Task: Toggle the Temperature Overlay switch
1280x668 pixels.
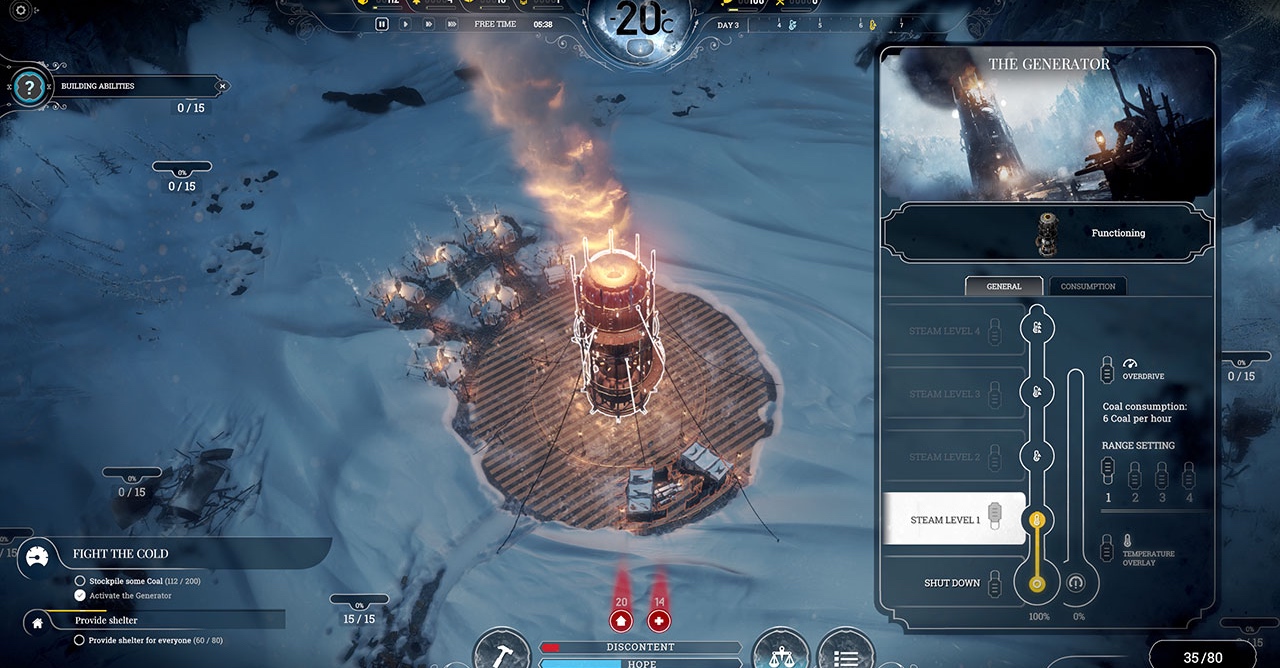Action: 1107,547
